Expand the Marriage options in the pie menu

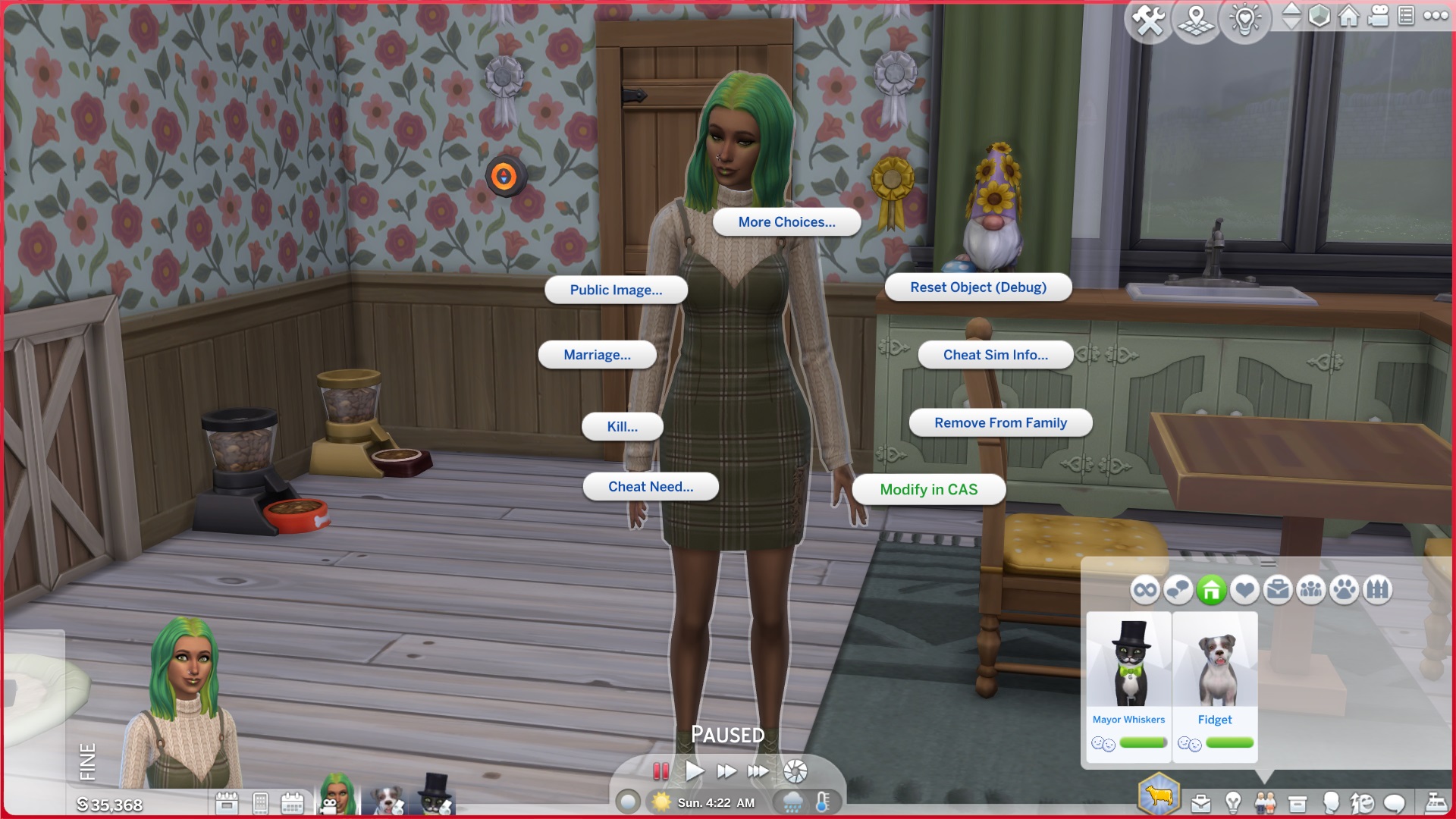tap(597, 354)
